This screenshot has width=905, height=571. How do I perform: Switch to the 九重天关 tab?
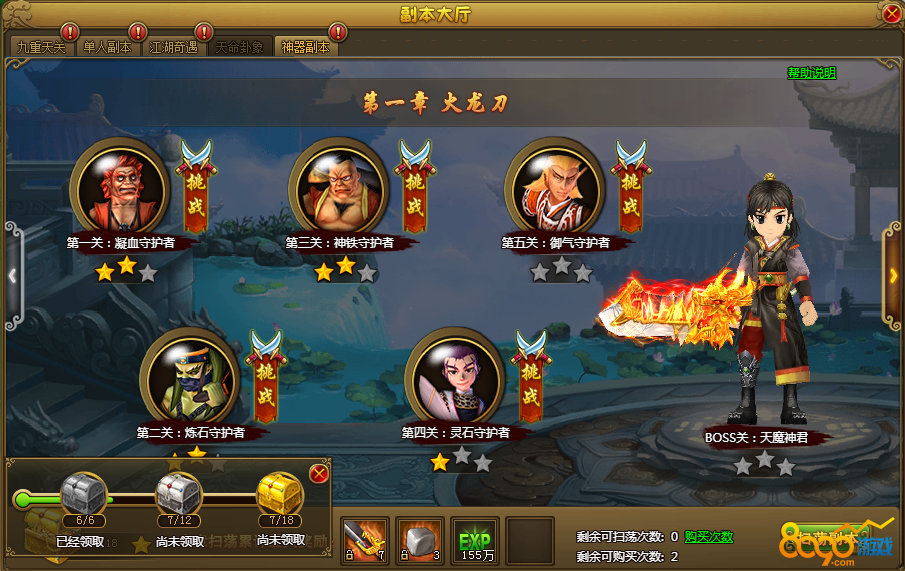pyautogui.click(x=41, y=47)
